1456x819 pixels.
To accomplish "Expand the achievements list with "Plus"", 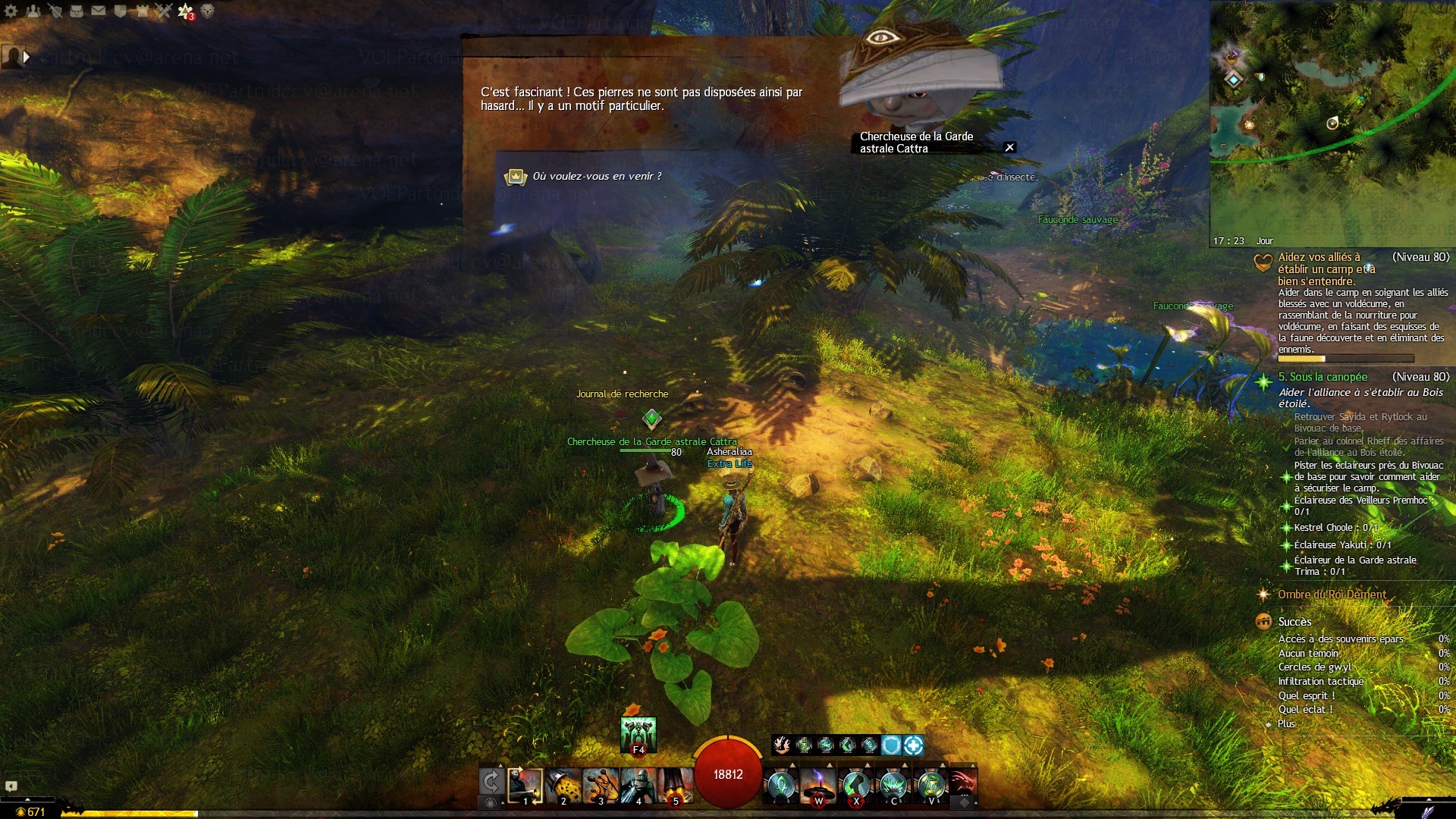I will (x=1286, y=724).
